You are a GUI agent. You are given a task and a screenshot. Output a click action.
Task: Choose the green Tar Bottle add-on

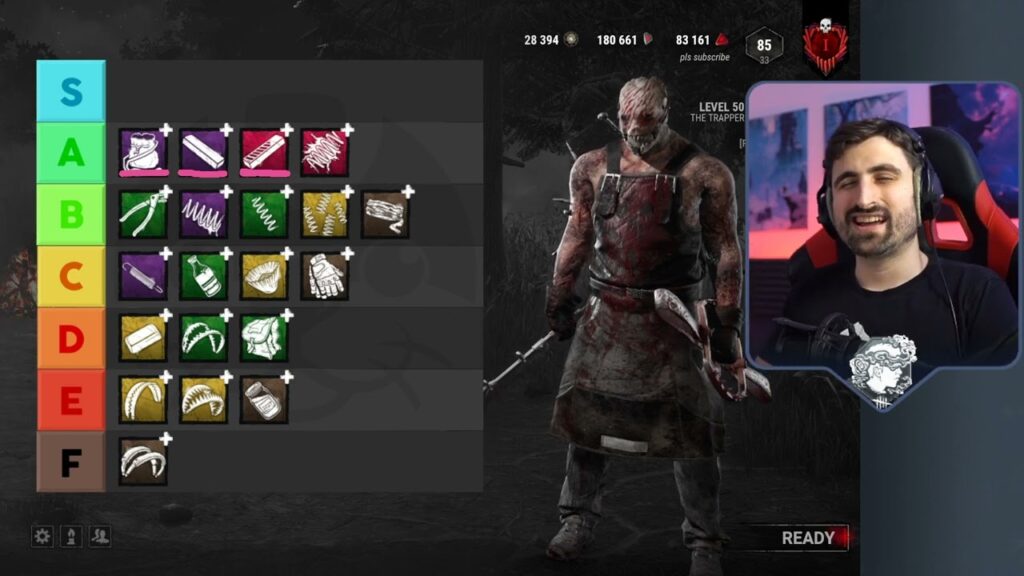pyautogui.click(x=203, y=275)
